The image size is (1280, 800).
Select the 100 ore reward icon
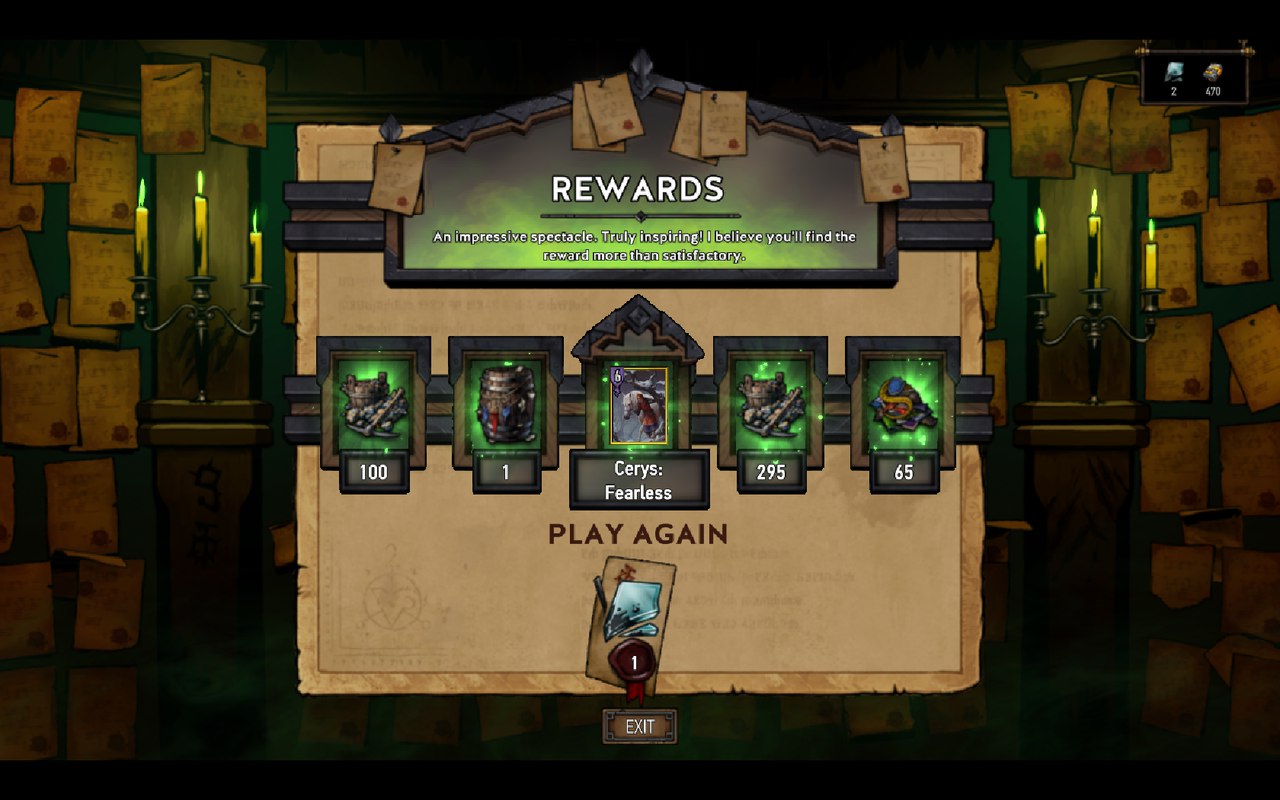pos(374,404)
